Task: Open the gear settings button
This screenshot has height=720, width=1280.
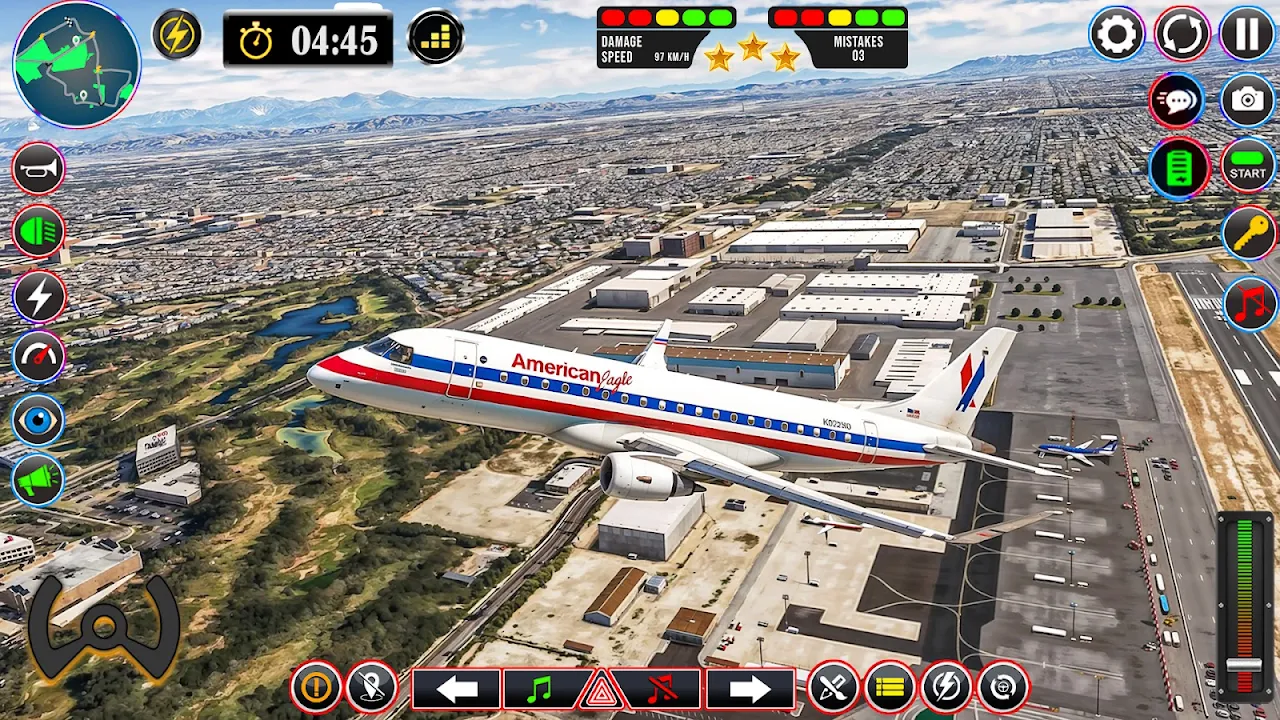Action: click(x=1116, y=35)
